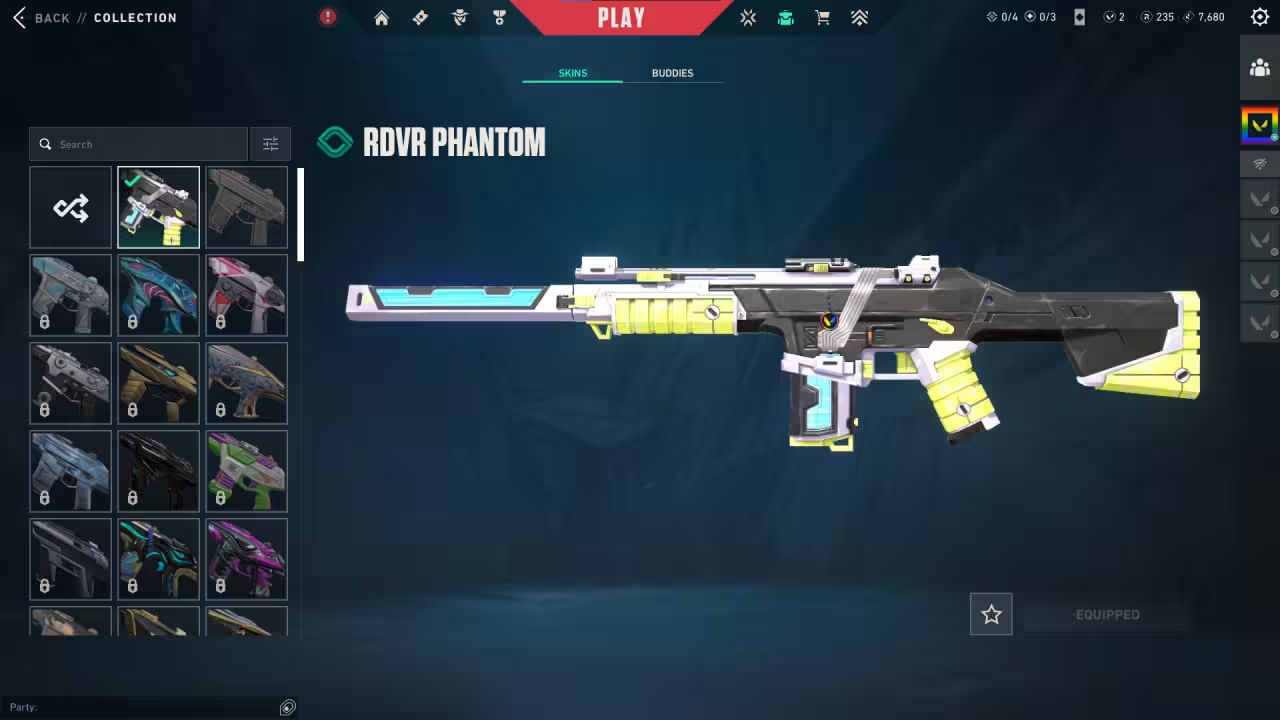
Task: Open the red alert notification icon
Action: [x=328, y=17]
